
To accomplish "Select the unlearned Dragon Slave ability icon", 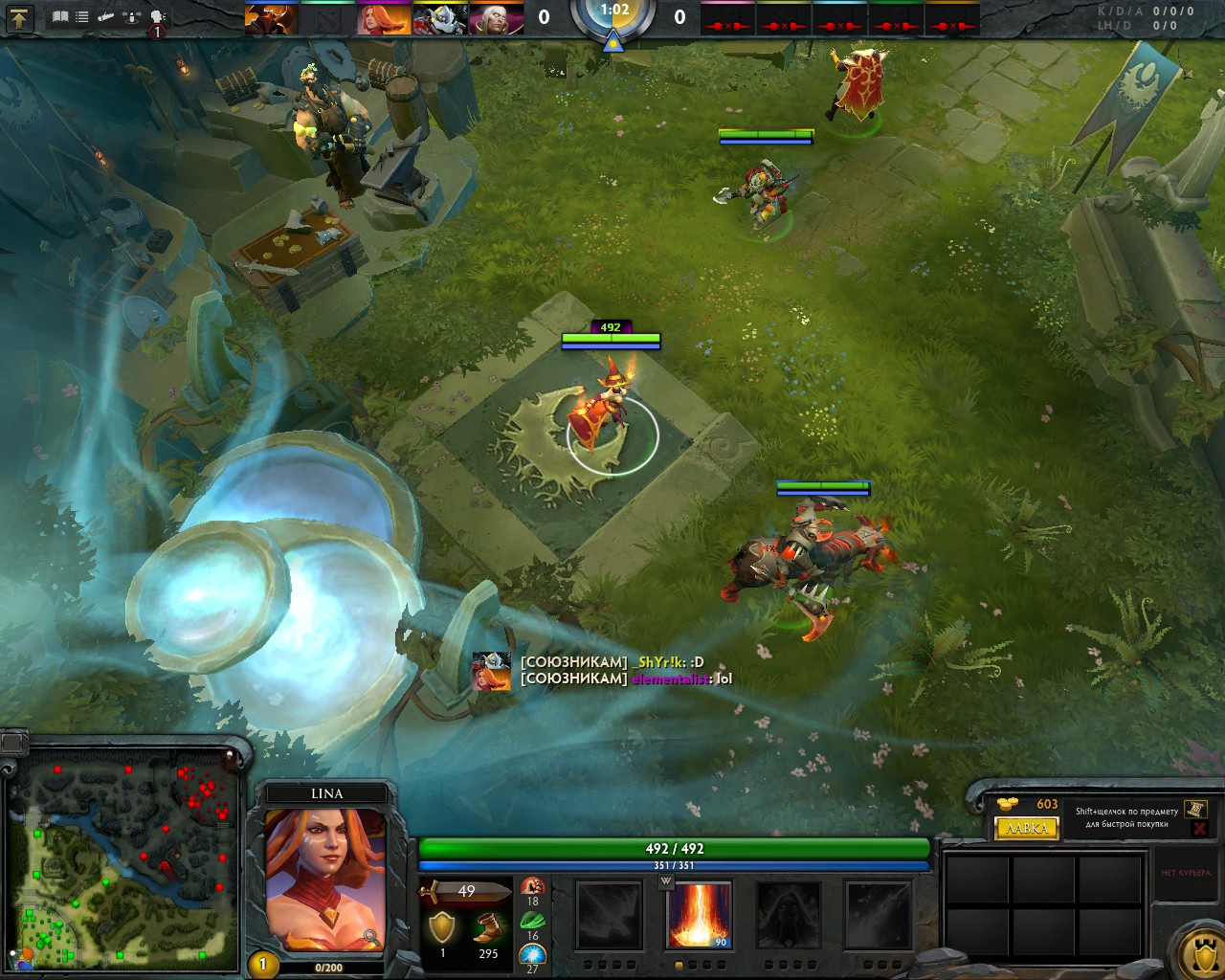I will 609,916.
